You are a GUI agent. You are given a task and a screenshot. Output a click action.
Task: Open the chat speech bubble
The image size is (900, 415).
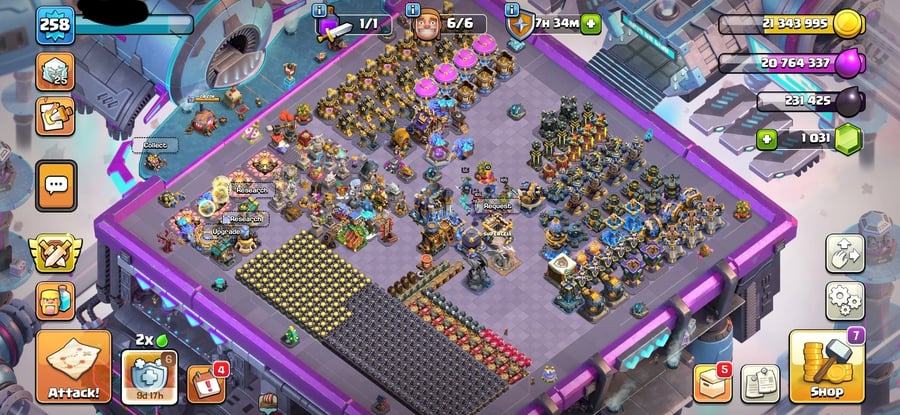[55, 182]
